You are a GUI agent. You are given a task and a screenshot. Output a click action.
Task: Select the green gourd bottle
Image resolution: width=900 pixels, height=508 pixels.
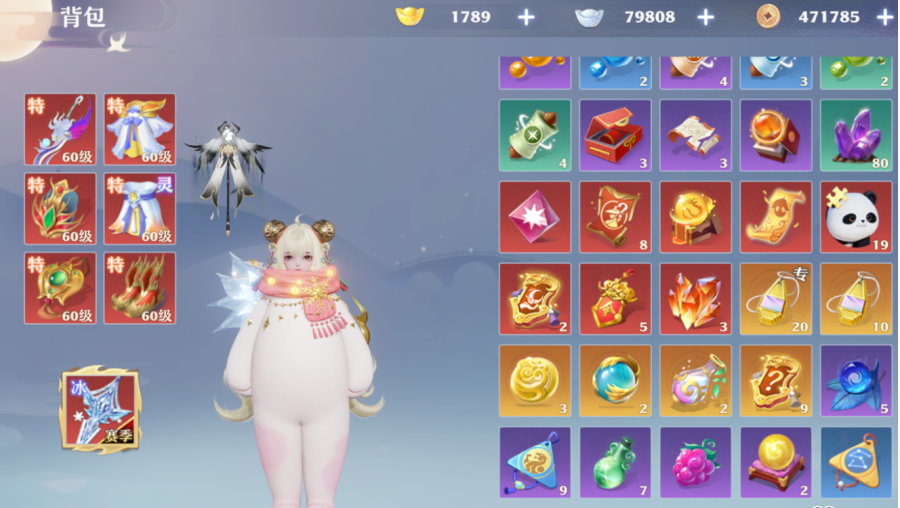coord(615,463)
